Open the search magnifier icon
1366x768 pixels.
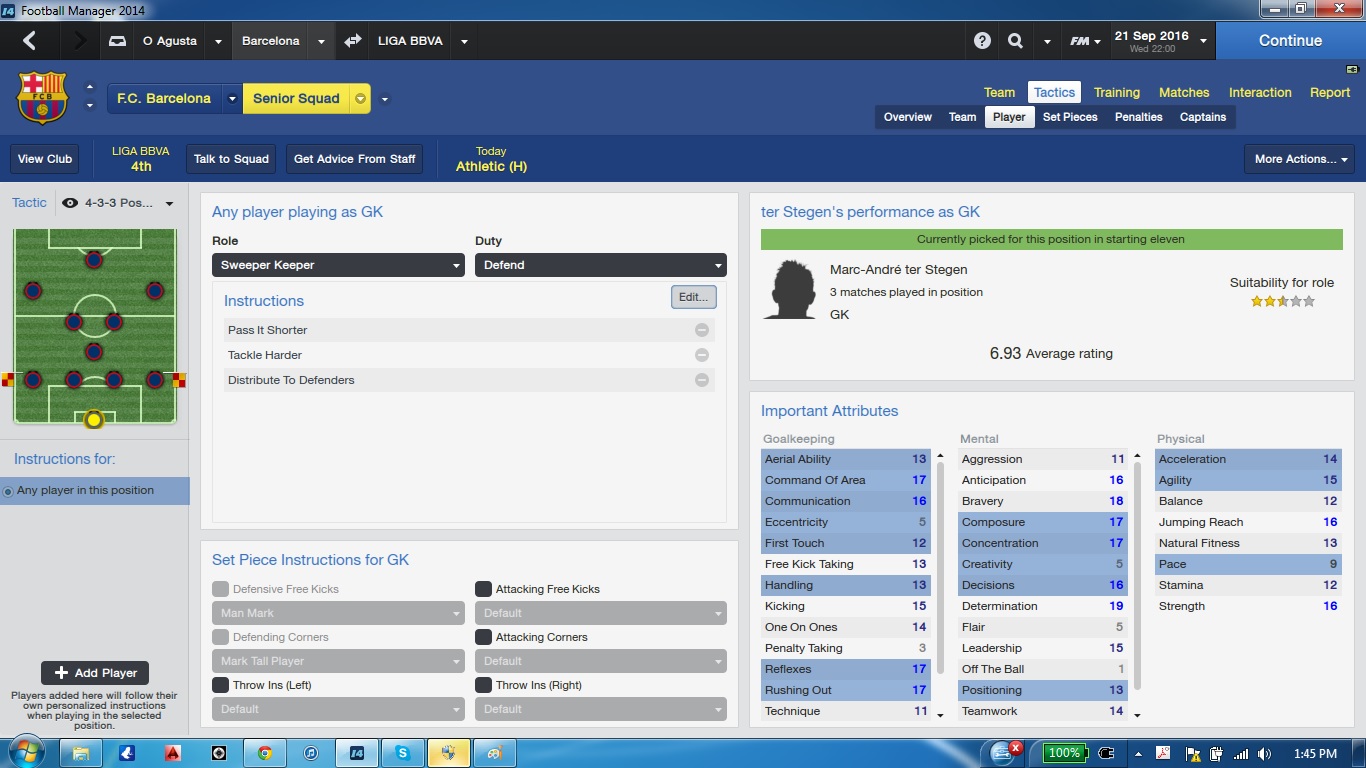tap(1015, 41)
